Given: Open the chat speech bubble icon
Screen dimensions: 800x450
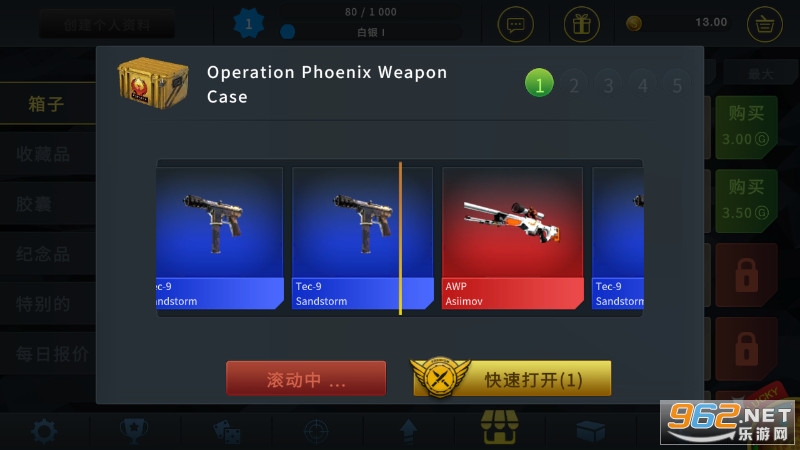Looking at the screenshot, I should 516,23.
